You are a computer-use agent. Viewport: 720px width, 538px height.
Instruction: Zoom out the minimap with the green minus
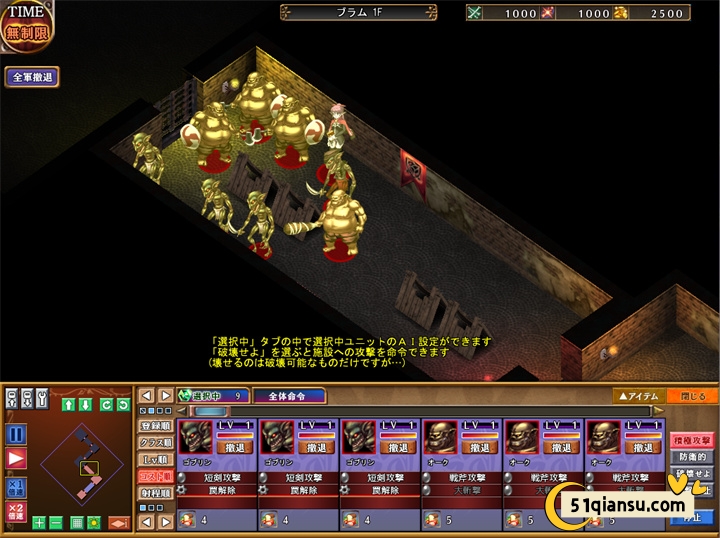56,523
